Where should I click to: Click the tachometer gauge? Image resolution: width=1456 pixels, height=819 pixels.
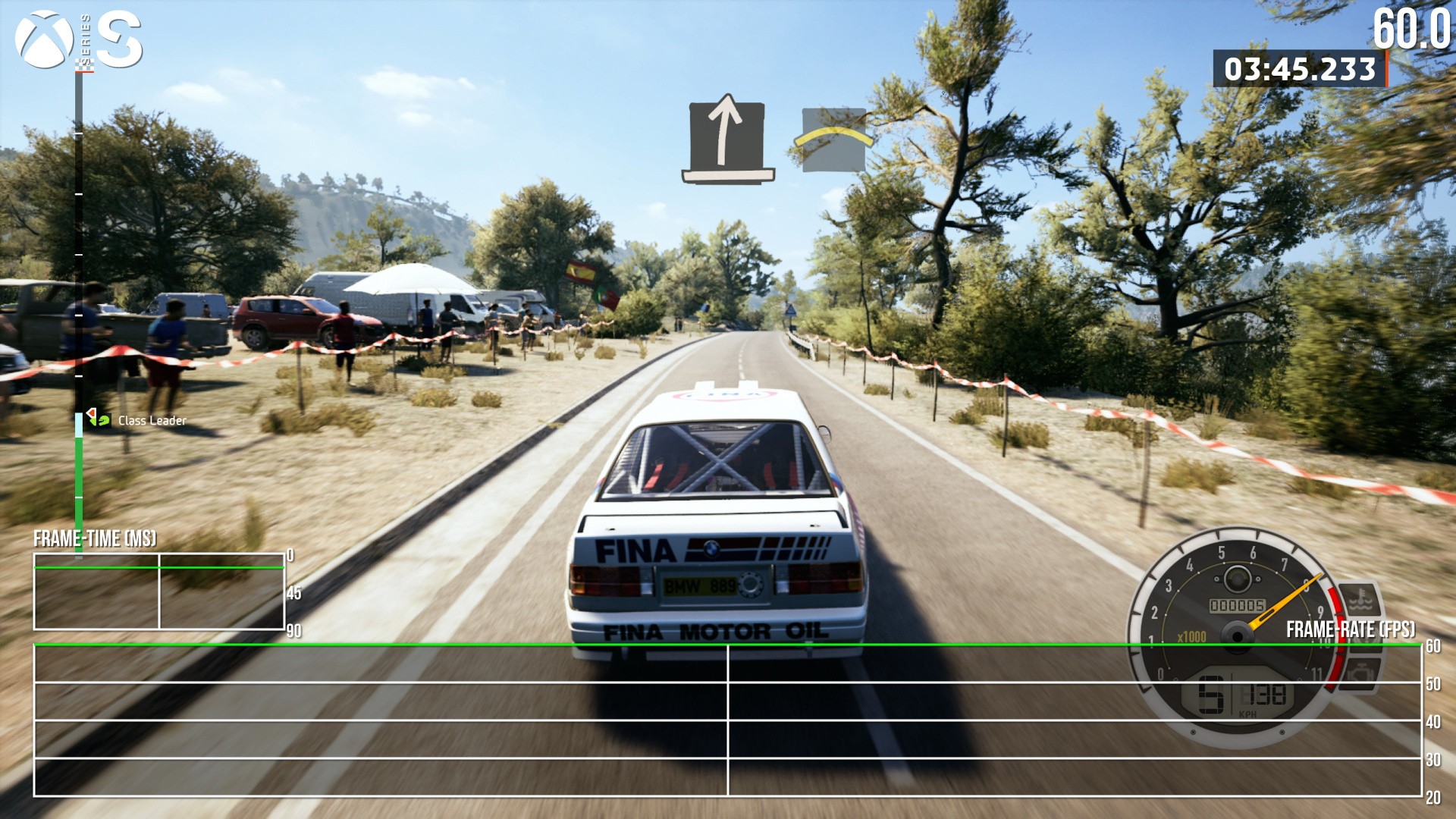pyautogui.click(x=1236, y=635)
